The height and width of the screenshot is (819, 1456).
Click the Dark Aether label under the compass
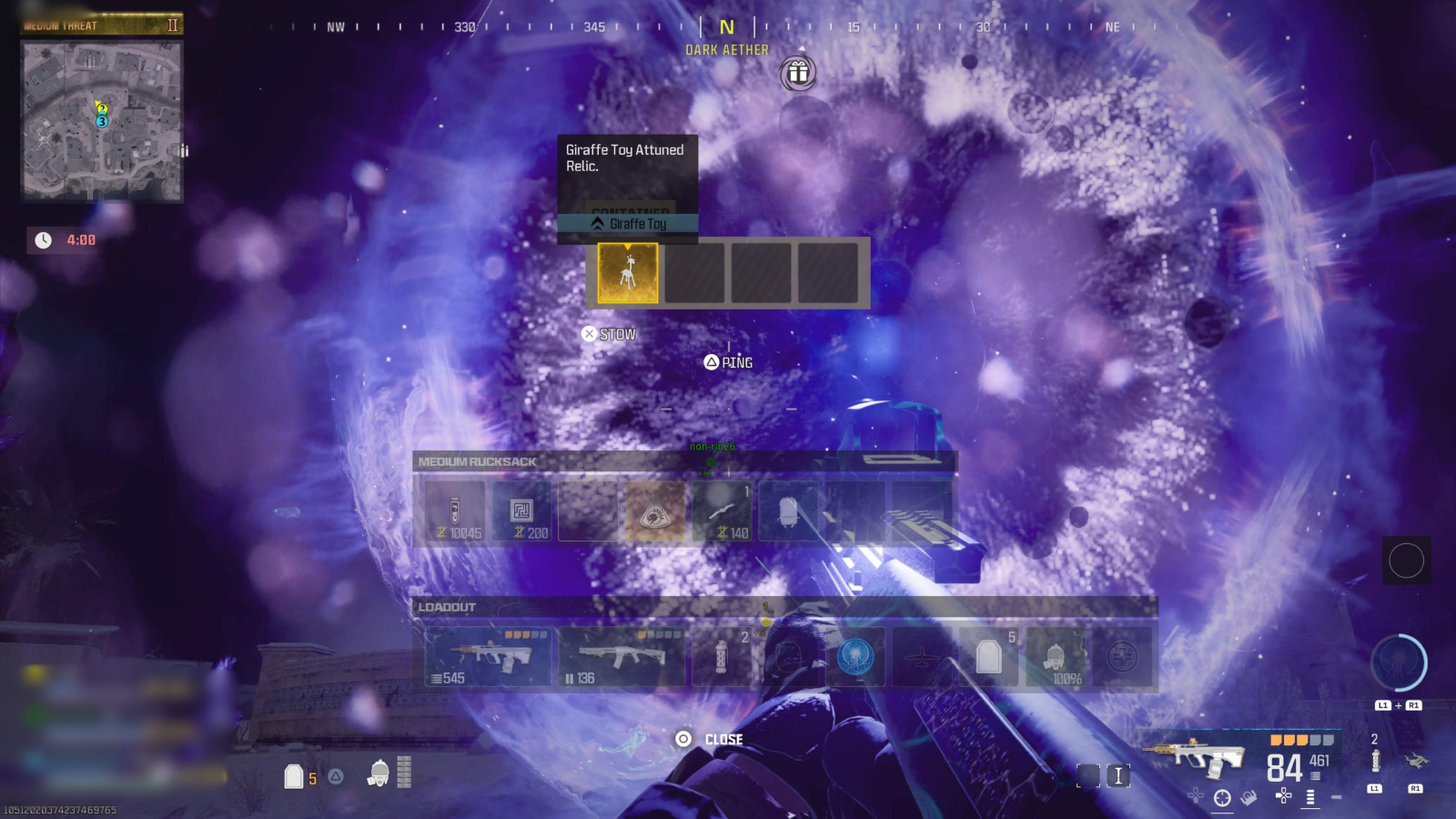pyautogui.click(x=725, y=49)
